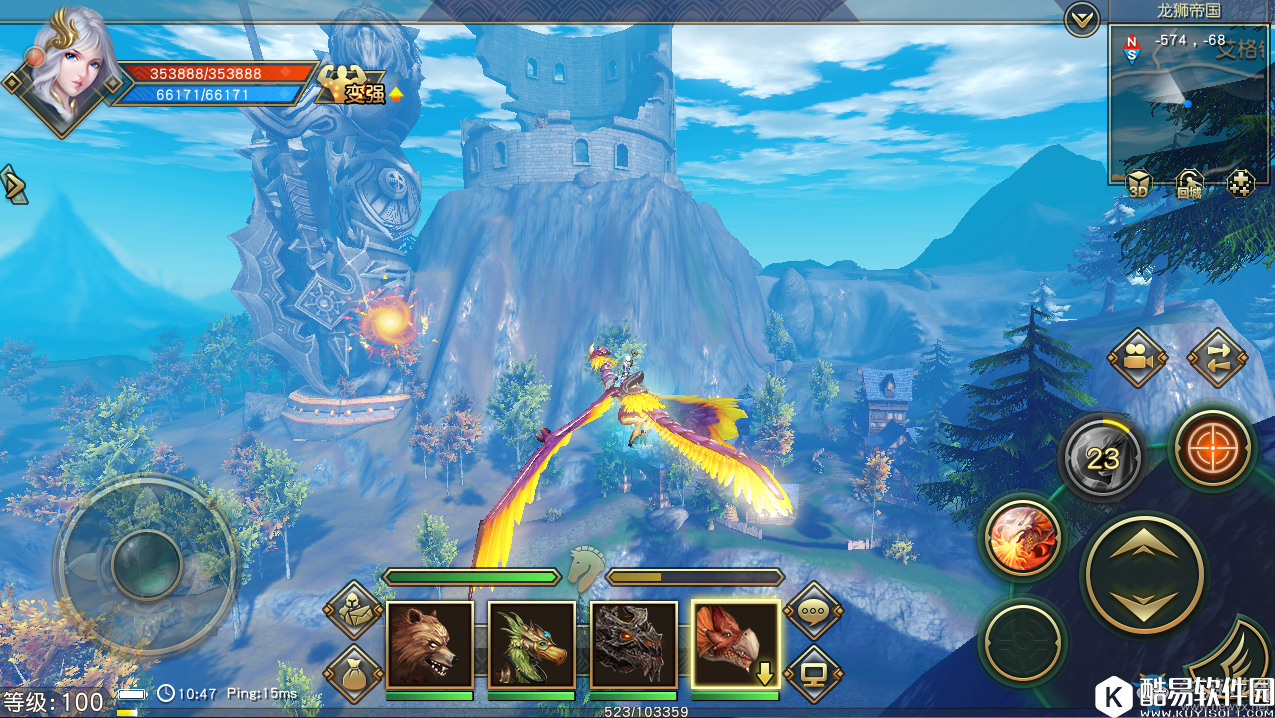The image size is (1275, 718).
Task: Tap the ascend/descend flight control button
Action: click(1144, 574)
